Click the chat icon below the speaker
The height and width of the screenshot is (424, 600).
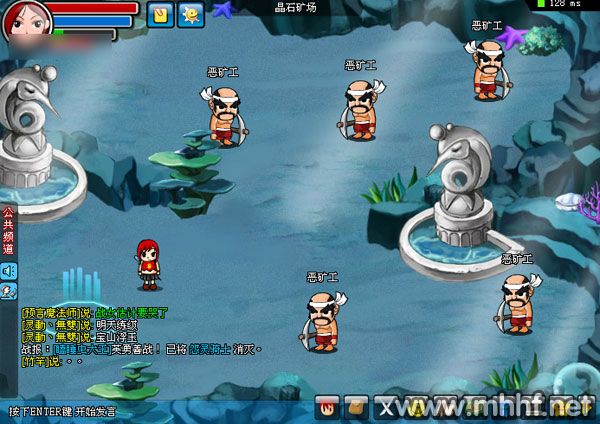[x=8, y=291]
